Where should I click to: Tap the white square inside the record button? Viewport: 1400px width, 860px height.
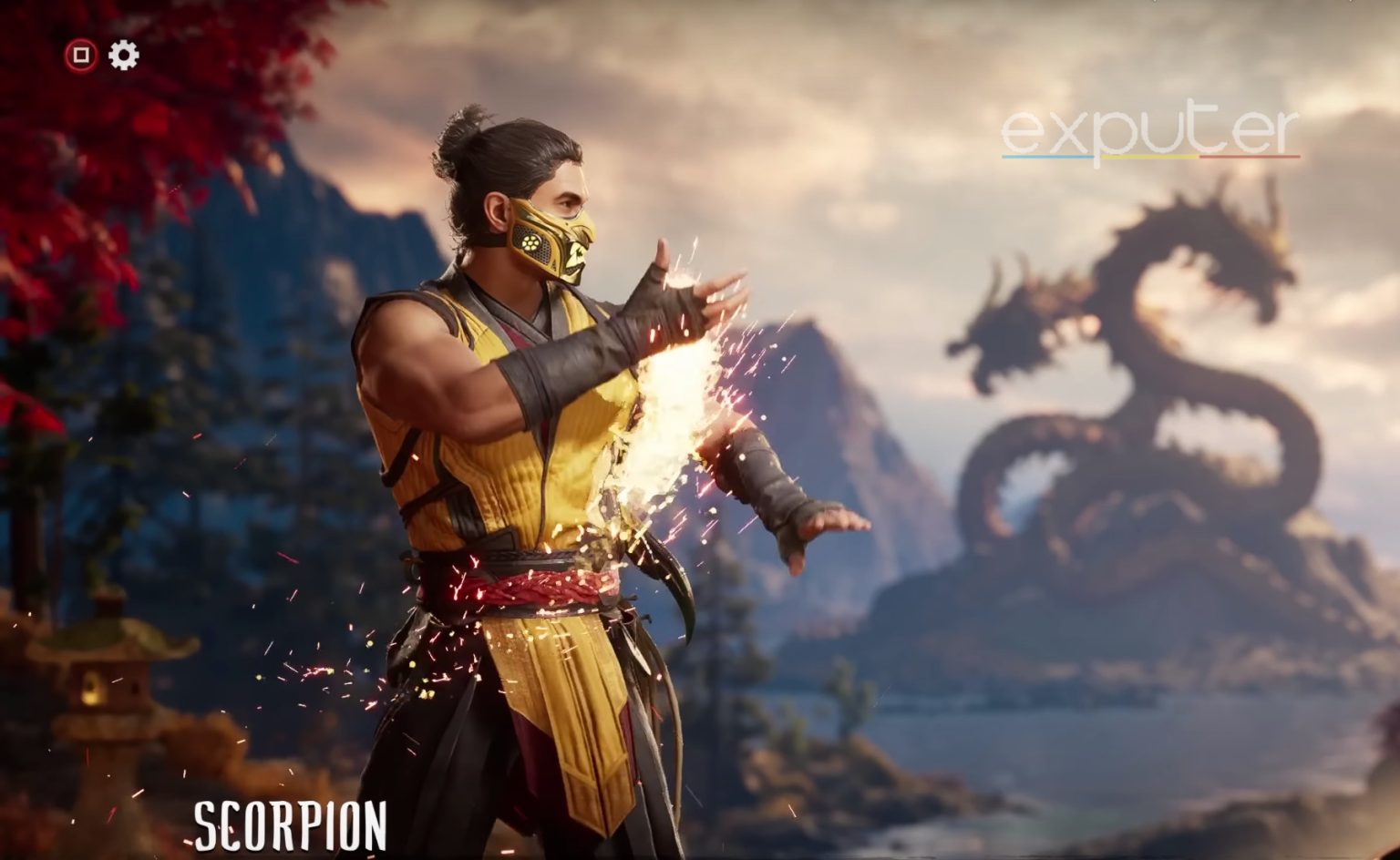pyautogui.click(x=80, y=55)
